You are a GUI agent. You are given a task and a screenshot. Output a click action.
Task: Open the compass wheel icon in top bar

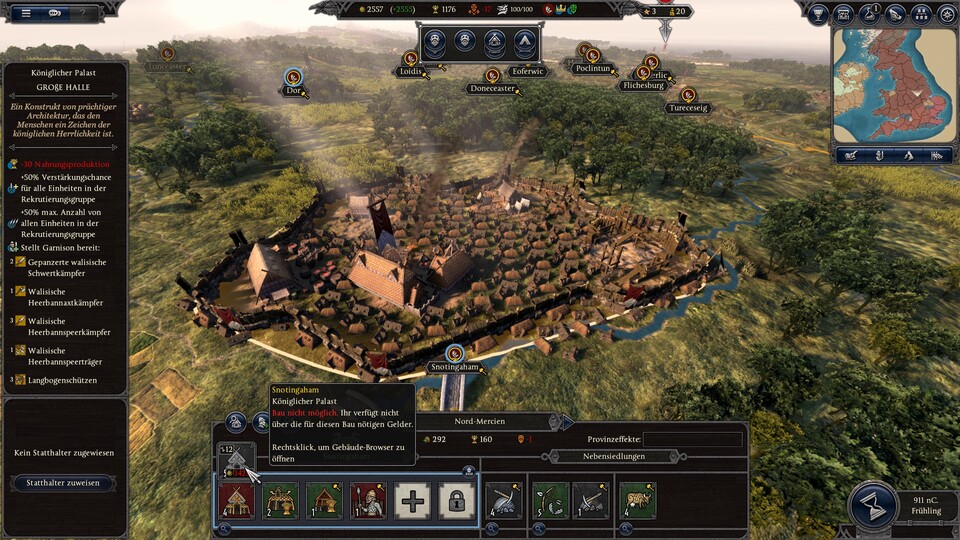(947, 14)
